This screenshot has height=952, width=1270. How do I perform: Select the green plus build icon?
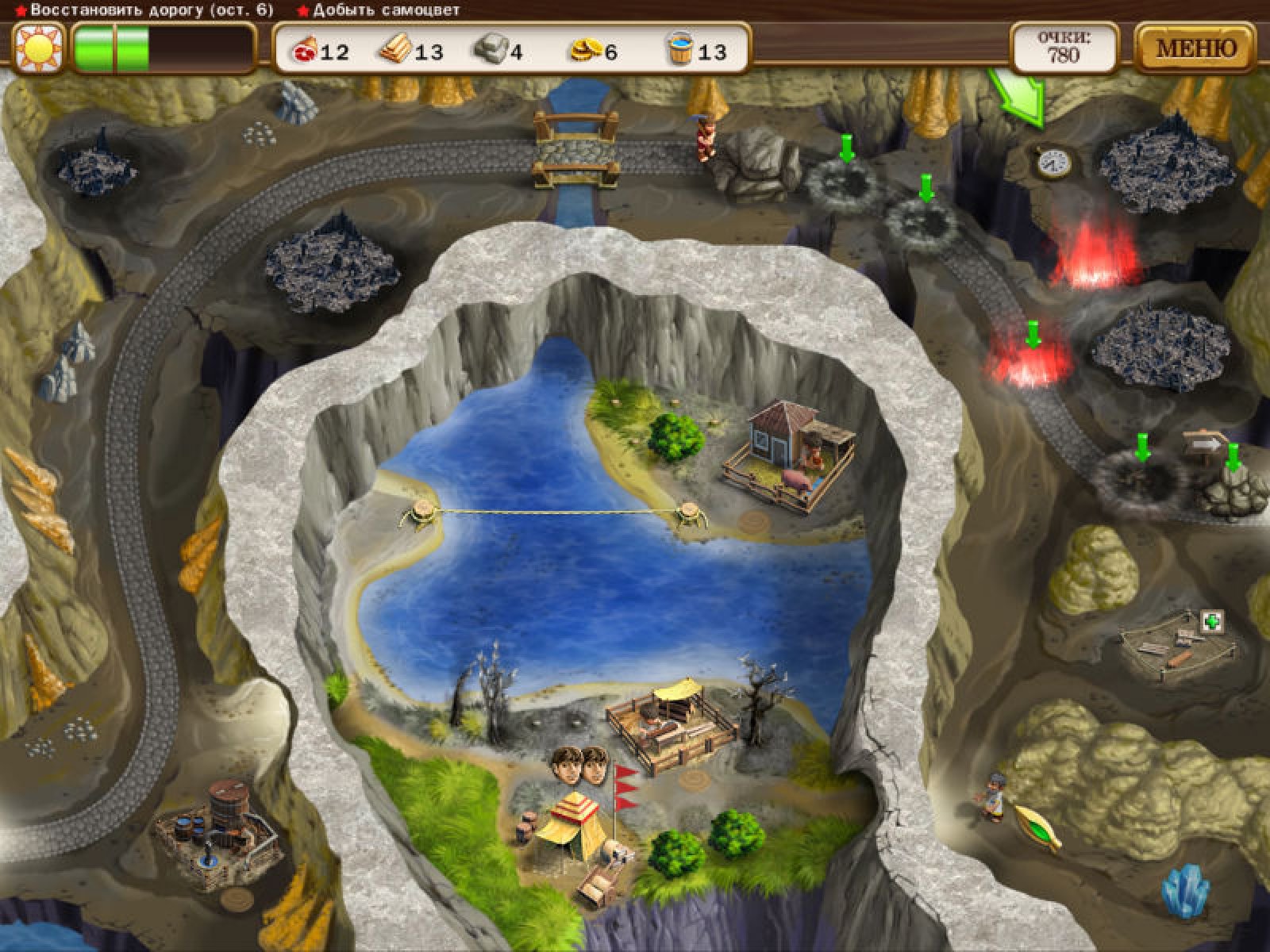click(x=1212, y=623)
